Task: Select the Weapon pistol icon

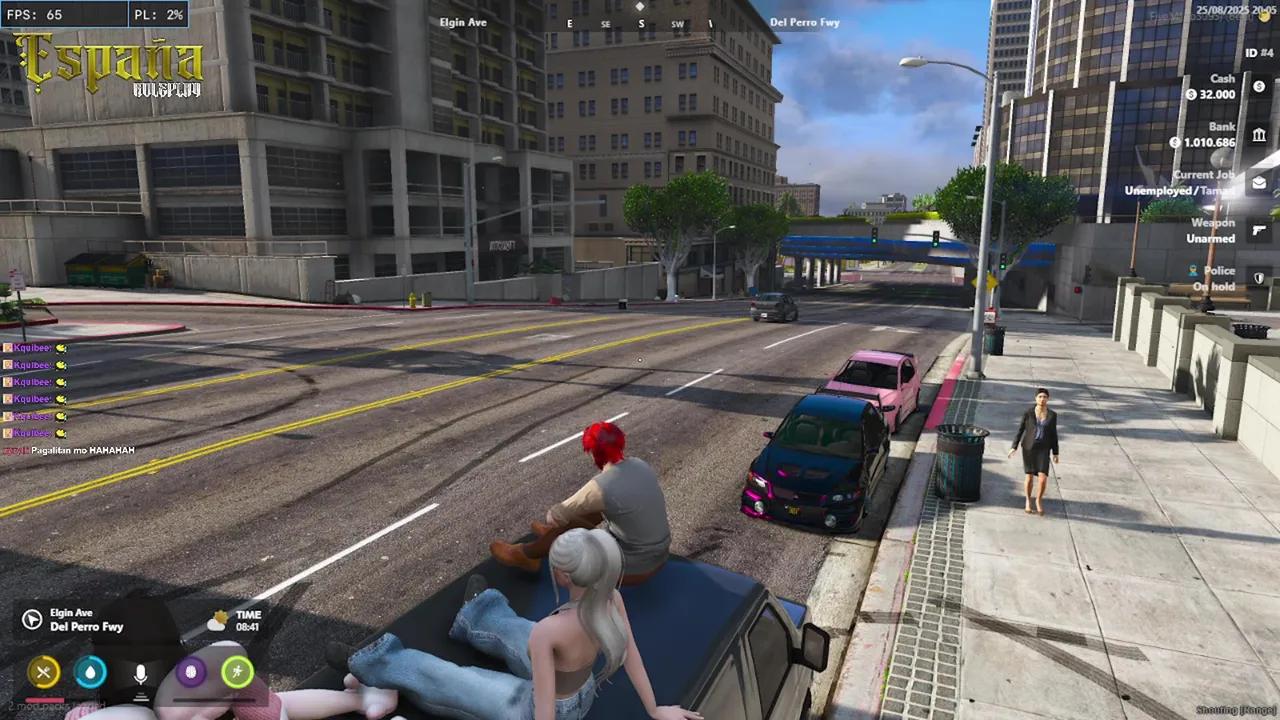Action: (x=1259, y=230)
